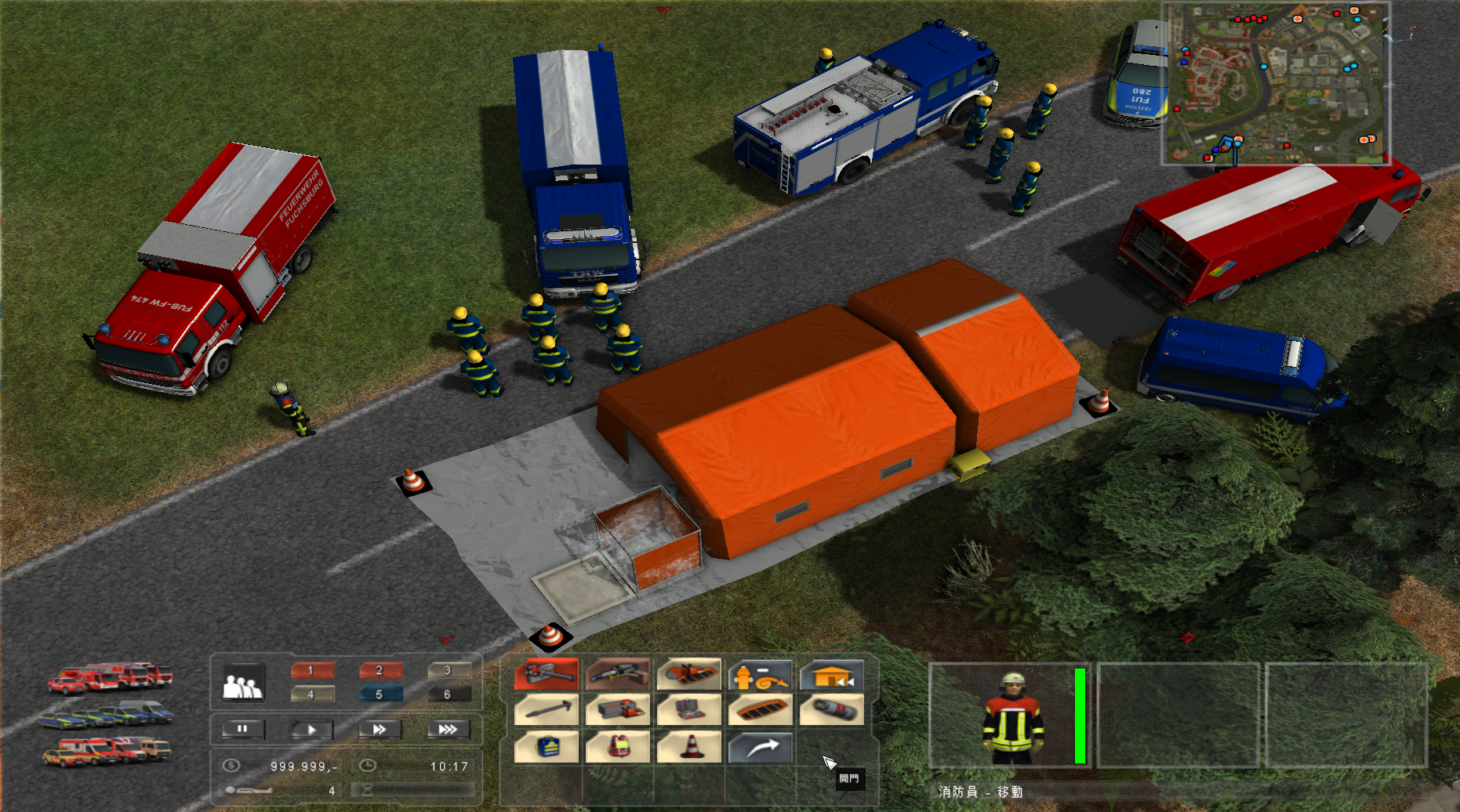Choose the blue medical backpack icon

coord(547,746)
